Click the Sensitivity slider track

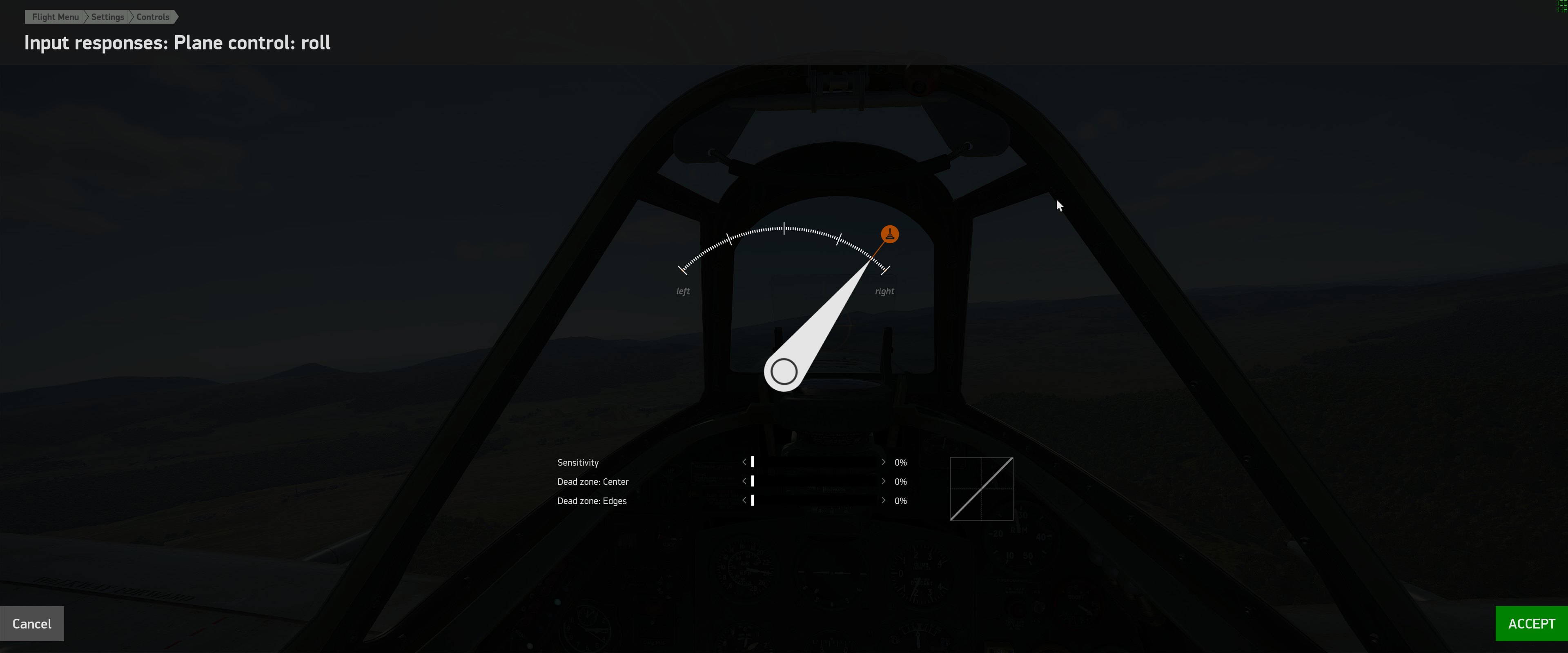point(814,462)
